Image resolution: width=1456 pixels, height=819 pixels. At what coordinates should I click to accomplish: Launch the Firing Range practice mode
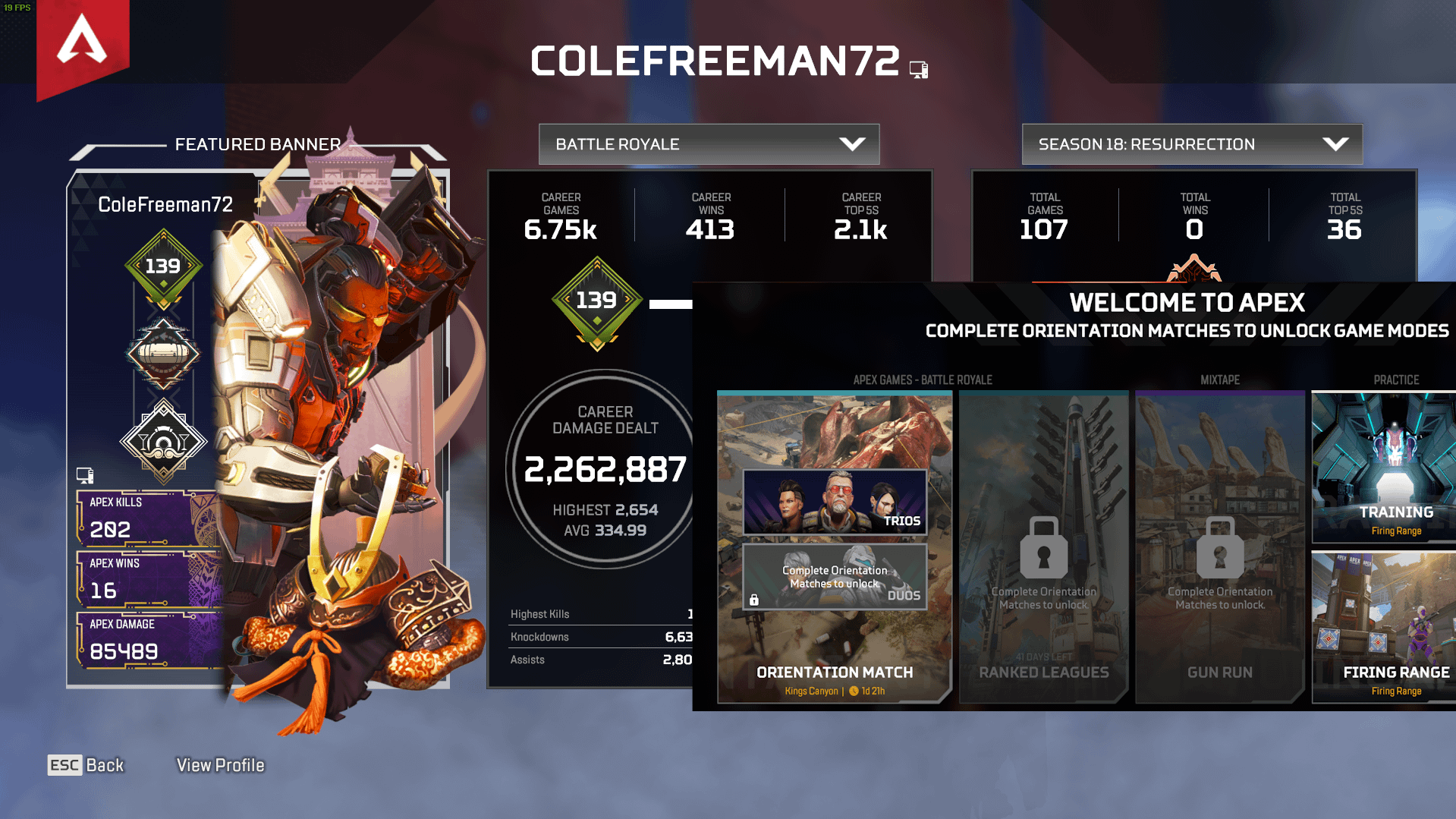(1383, 628)
